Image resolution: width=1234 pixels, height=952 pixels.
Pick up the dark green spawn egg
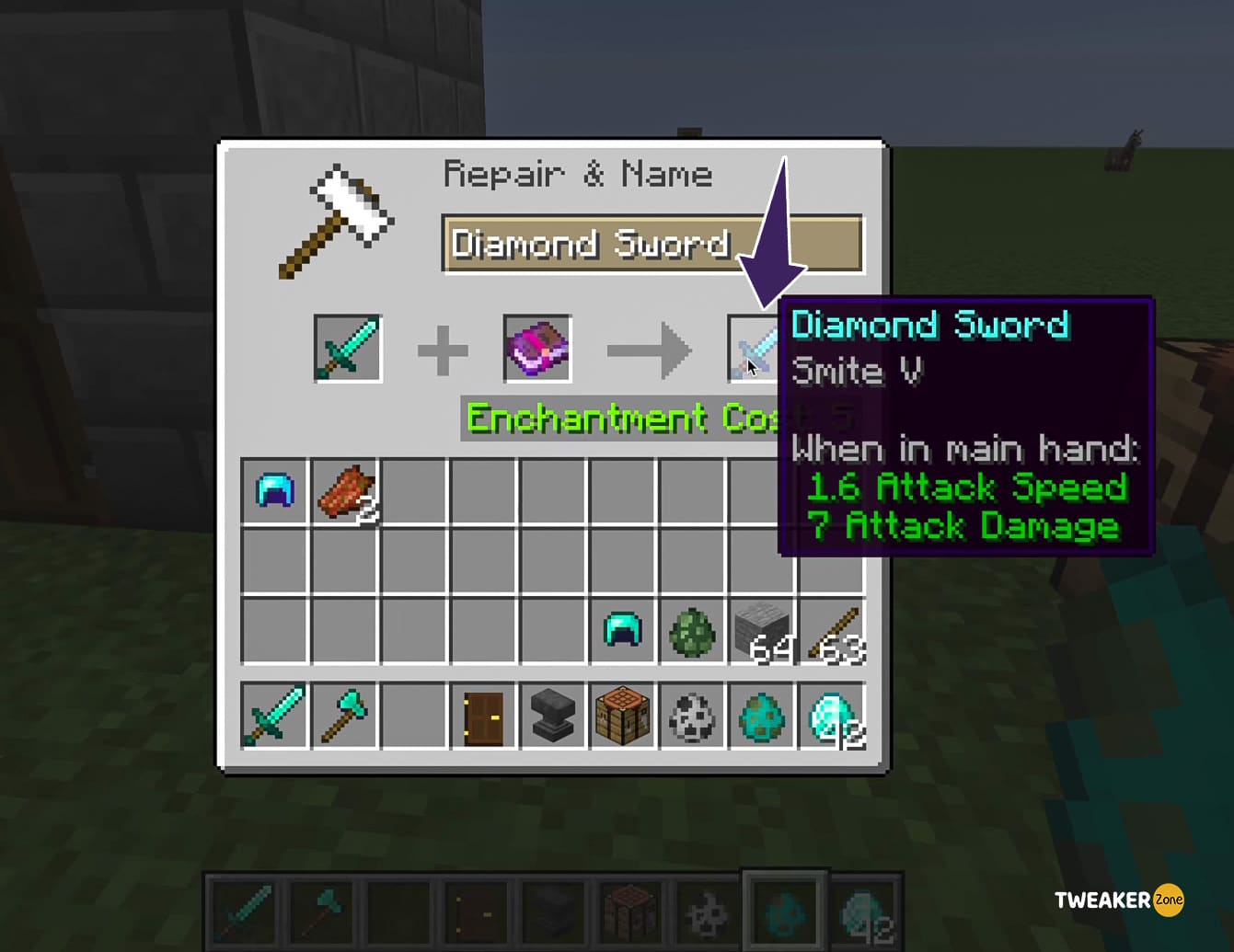(x=691, y=630)
